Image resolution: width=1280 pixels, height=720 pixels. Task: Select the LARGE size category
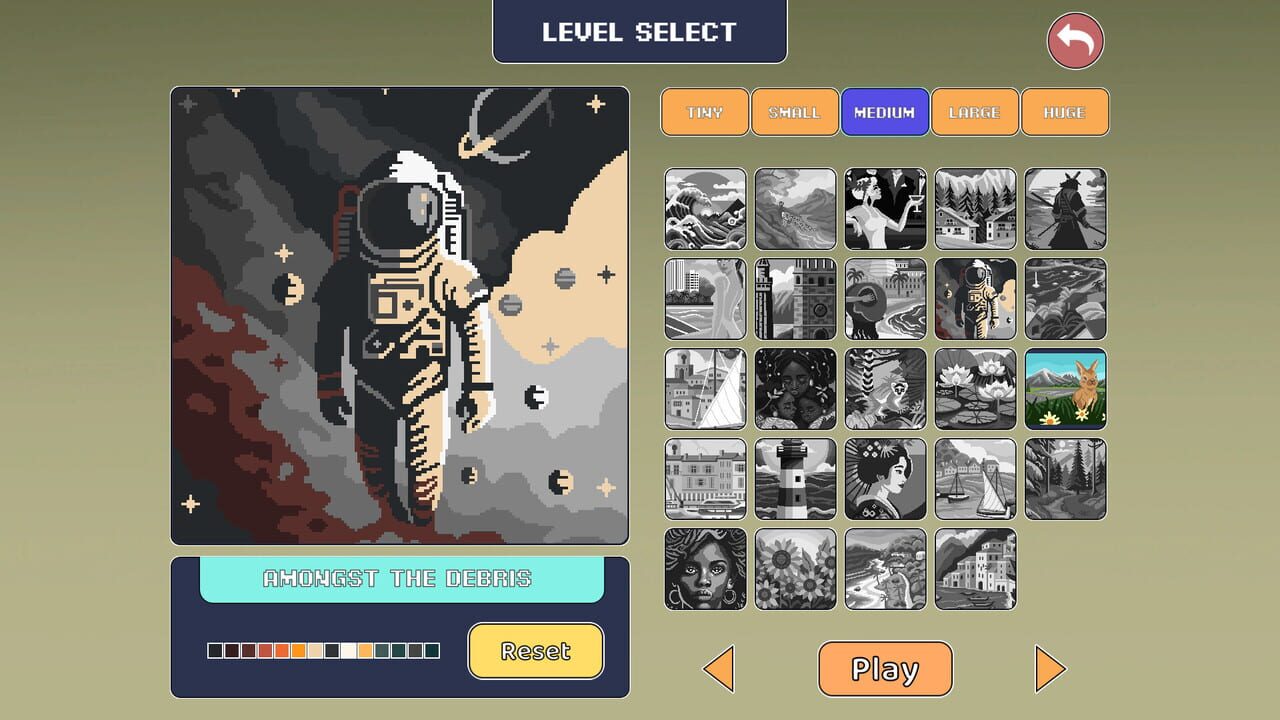pos(975,112)
